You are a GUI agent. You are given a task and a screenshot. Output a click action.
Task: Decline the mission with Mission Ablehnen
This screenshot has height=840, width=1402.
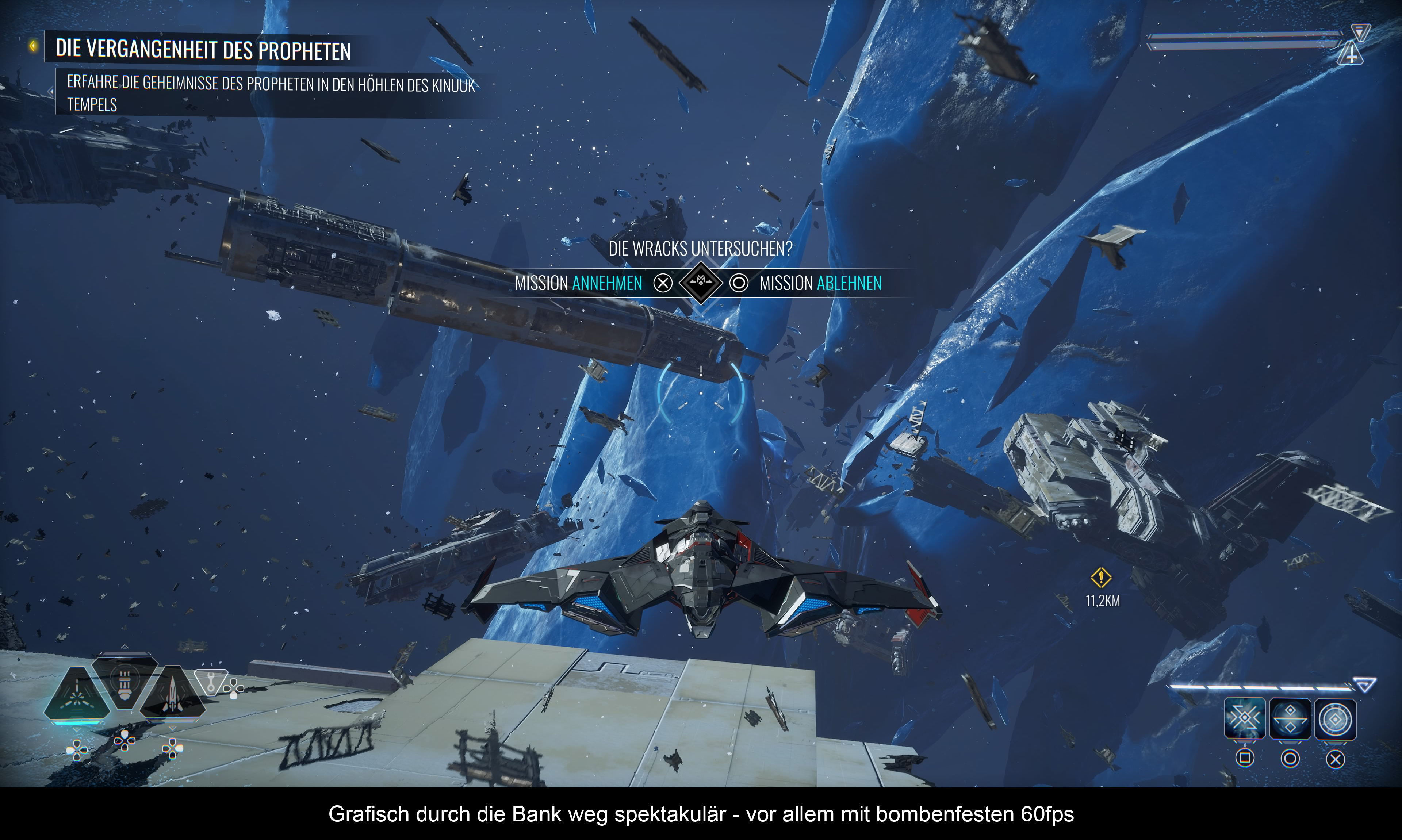[820, 283]
